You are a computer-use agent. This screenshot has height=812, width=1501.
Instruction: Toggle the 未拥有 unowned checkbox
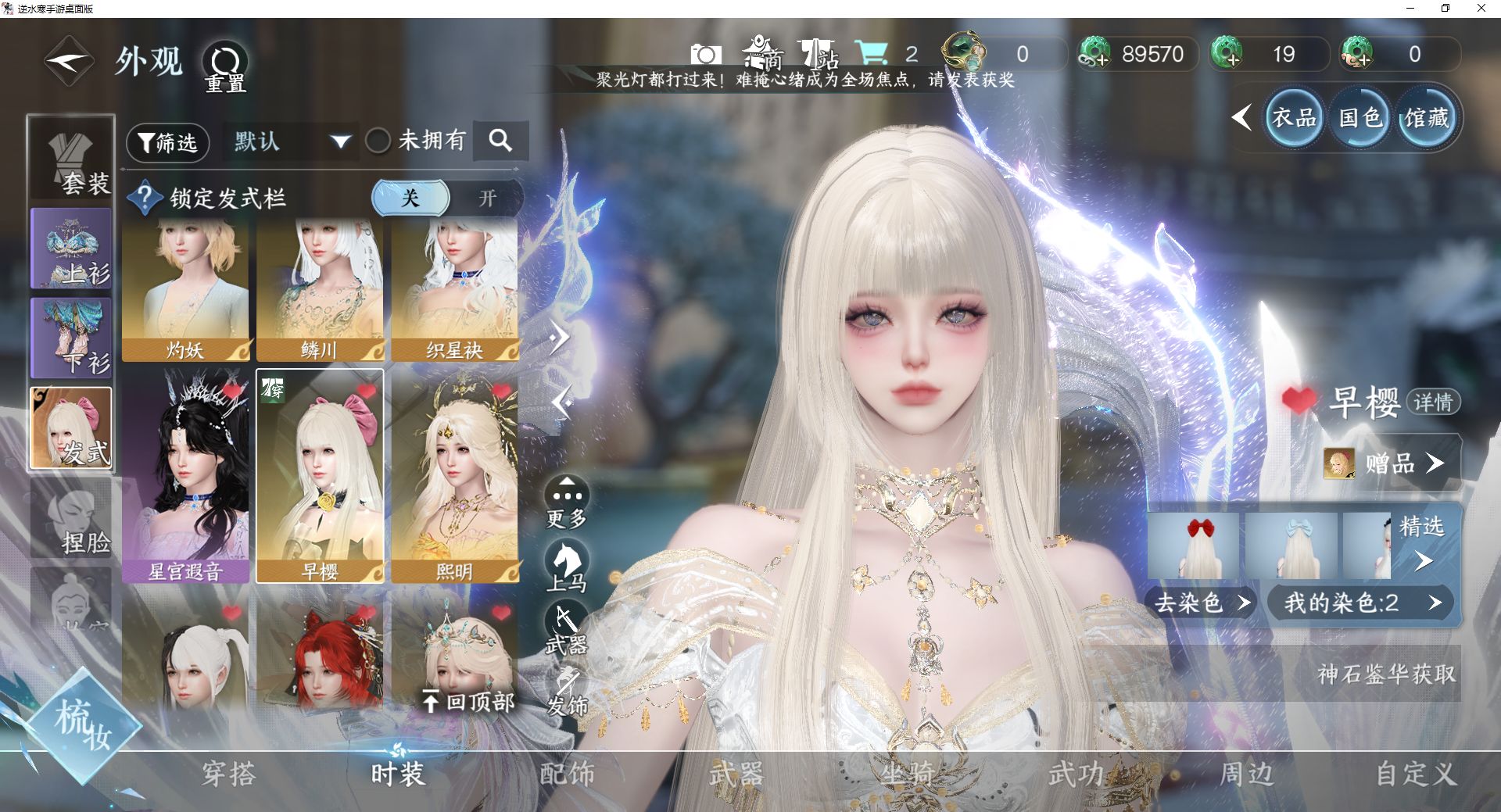(378, 141)
